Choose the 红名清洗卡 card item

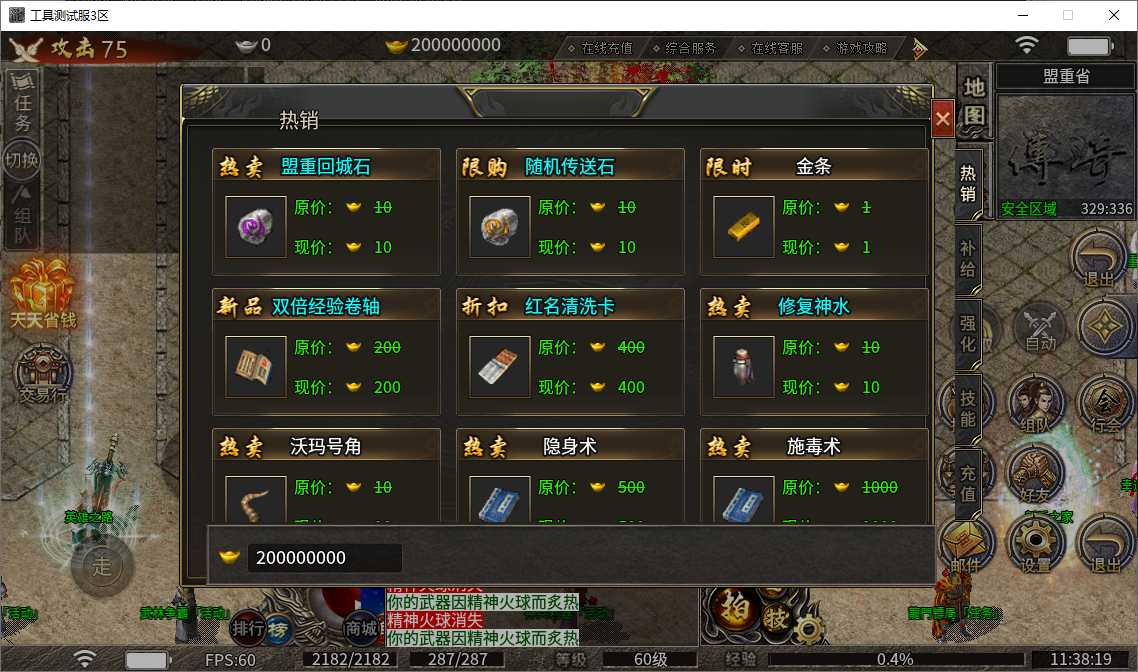coord(500,367)
